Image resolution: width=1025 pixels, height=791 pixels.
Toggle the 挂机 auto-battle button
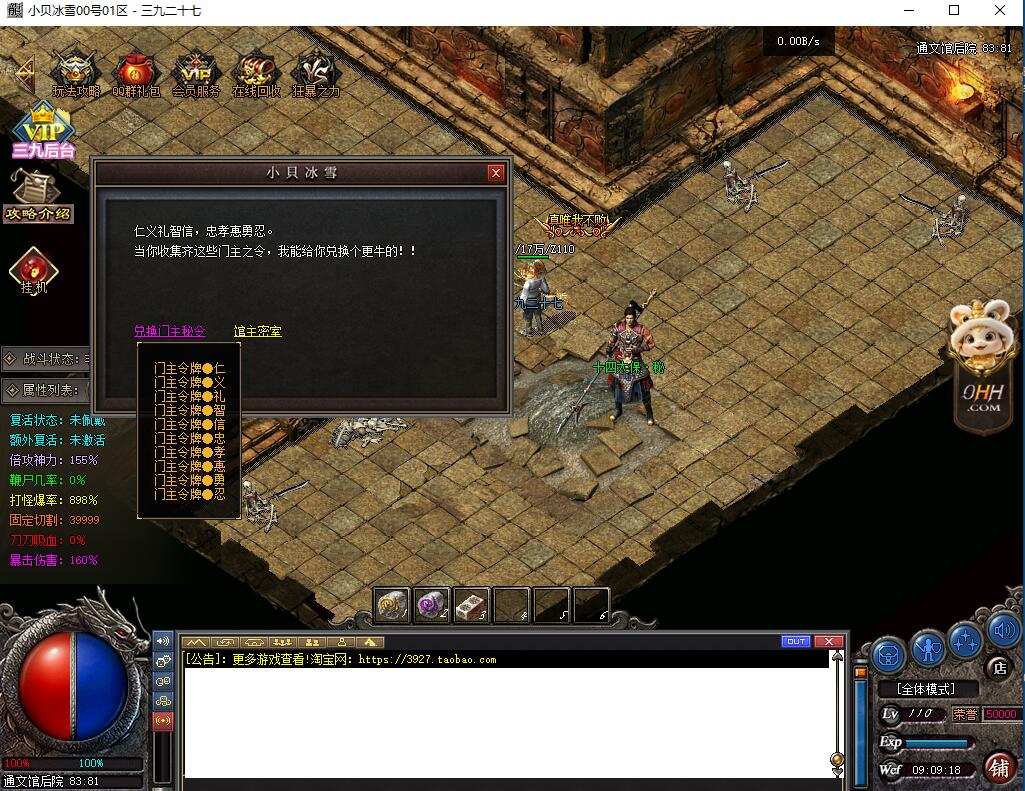click(x=34, y=270)
